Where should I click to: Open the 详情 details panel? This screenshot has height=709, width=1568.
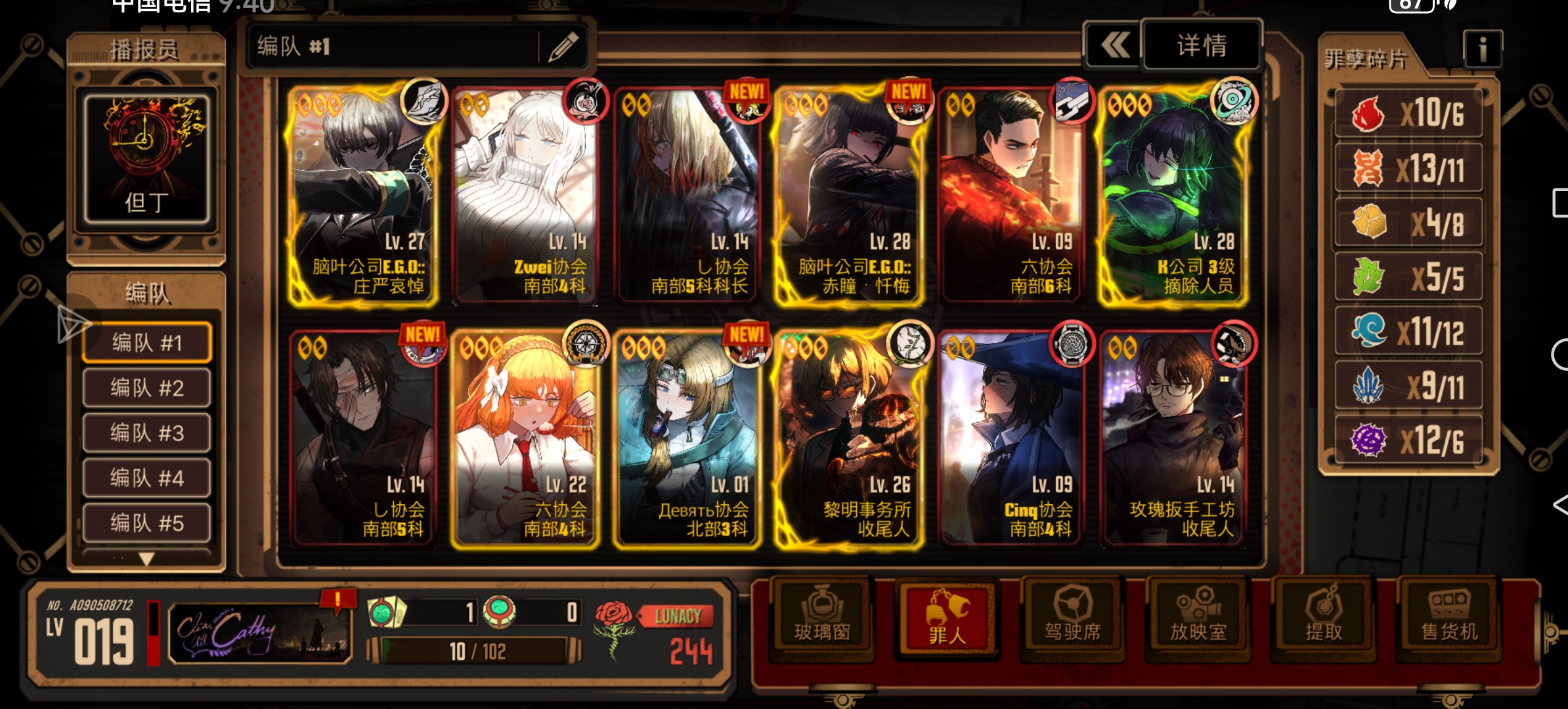pyautogui.click(x=1202, y=45)
